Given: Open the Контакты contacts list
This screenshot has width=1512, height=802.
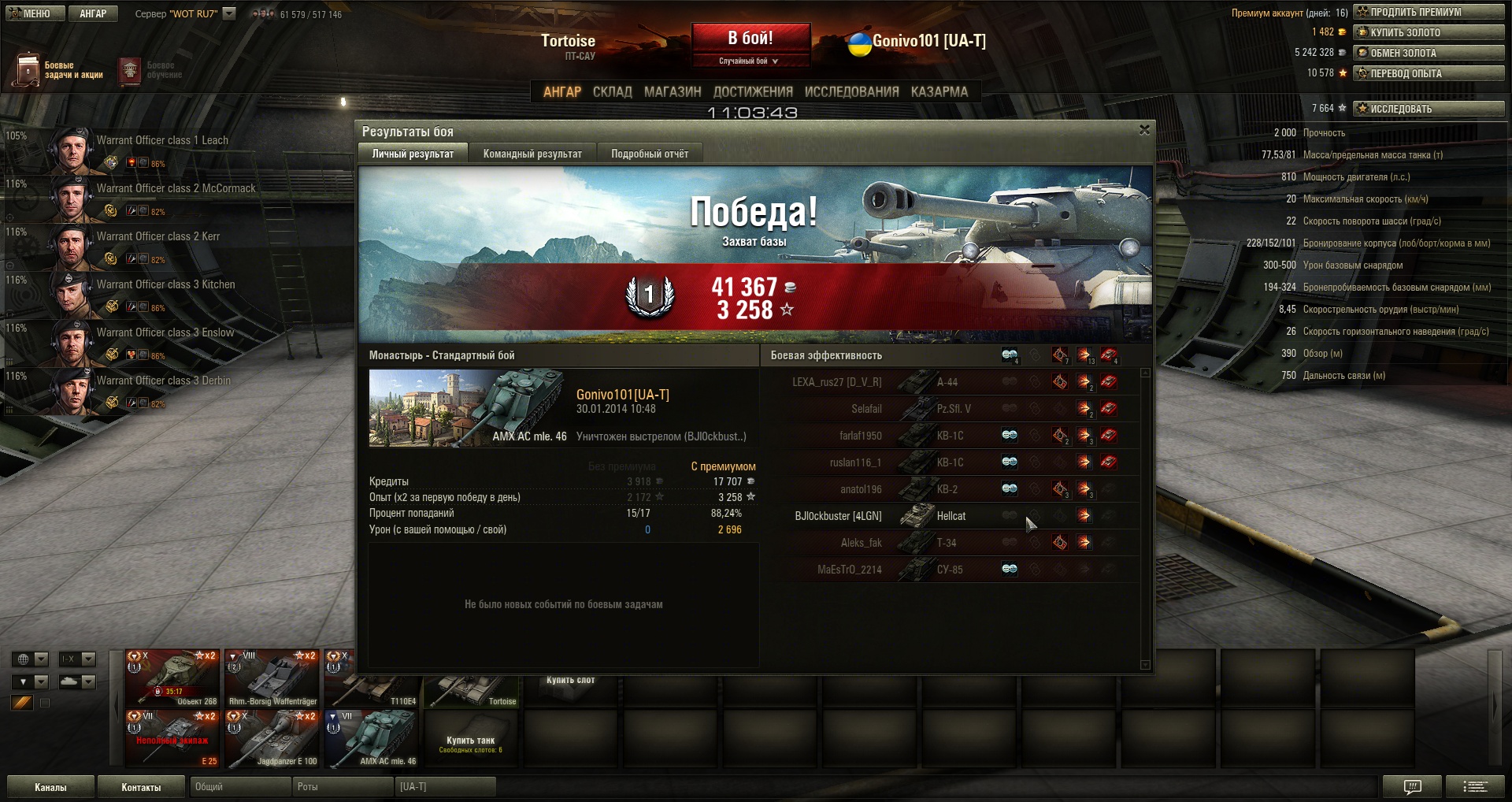Looking at the screenshot, I should coord(141,787).
